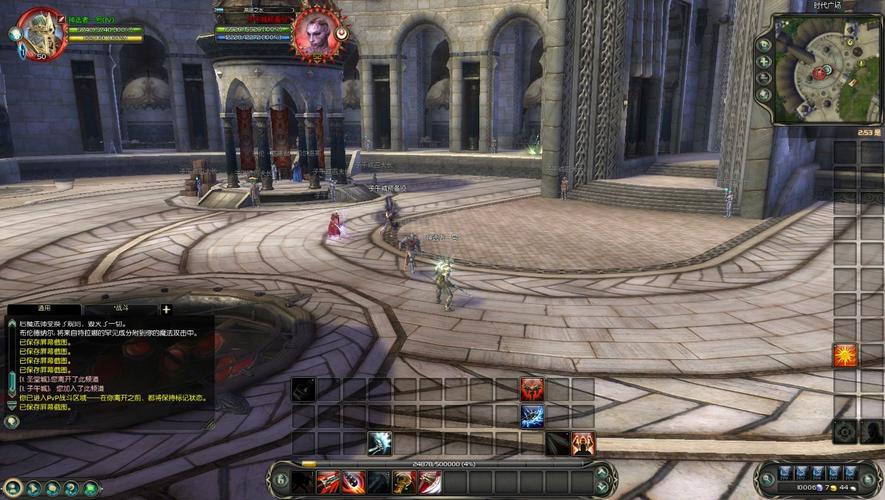885x500 pixels.
Task: Open the question mark help menu button
Action: click(x=71, y=488)
